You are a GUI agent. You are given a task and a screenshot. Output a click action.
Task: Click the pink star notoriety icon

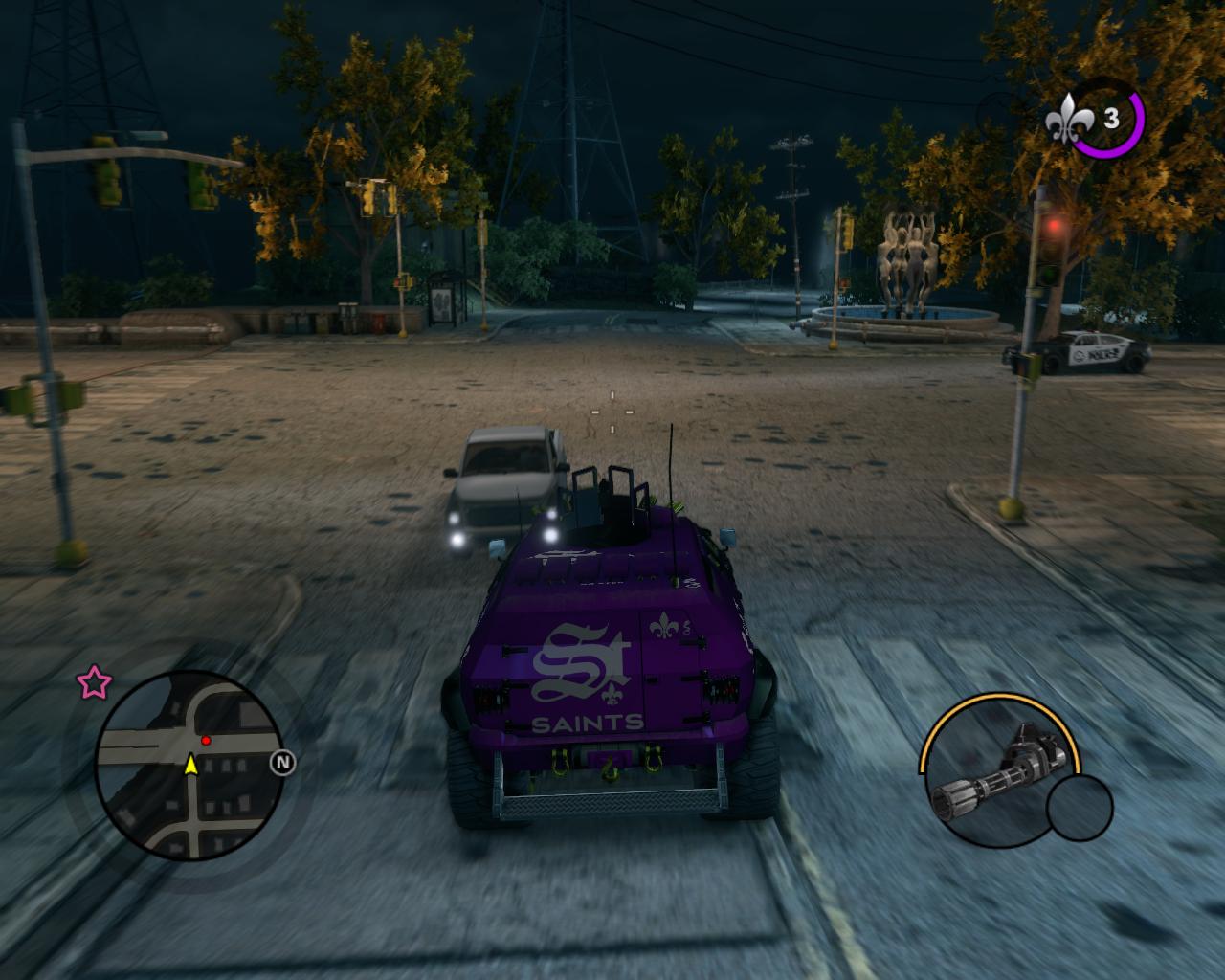tap(94, 683)
